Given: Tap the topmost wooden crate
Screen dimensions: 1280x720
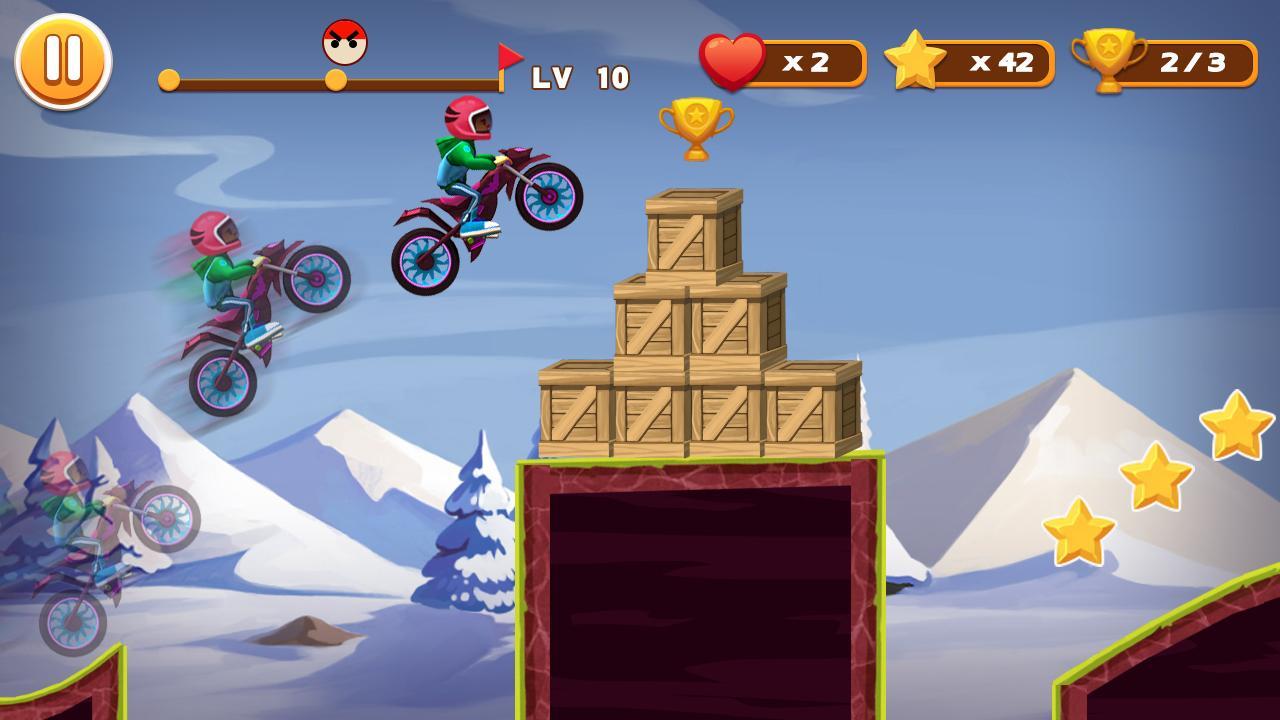Looking at the screenshot, I should tap(694, 232).
